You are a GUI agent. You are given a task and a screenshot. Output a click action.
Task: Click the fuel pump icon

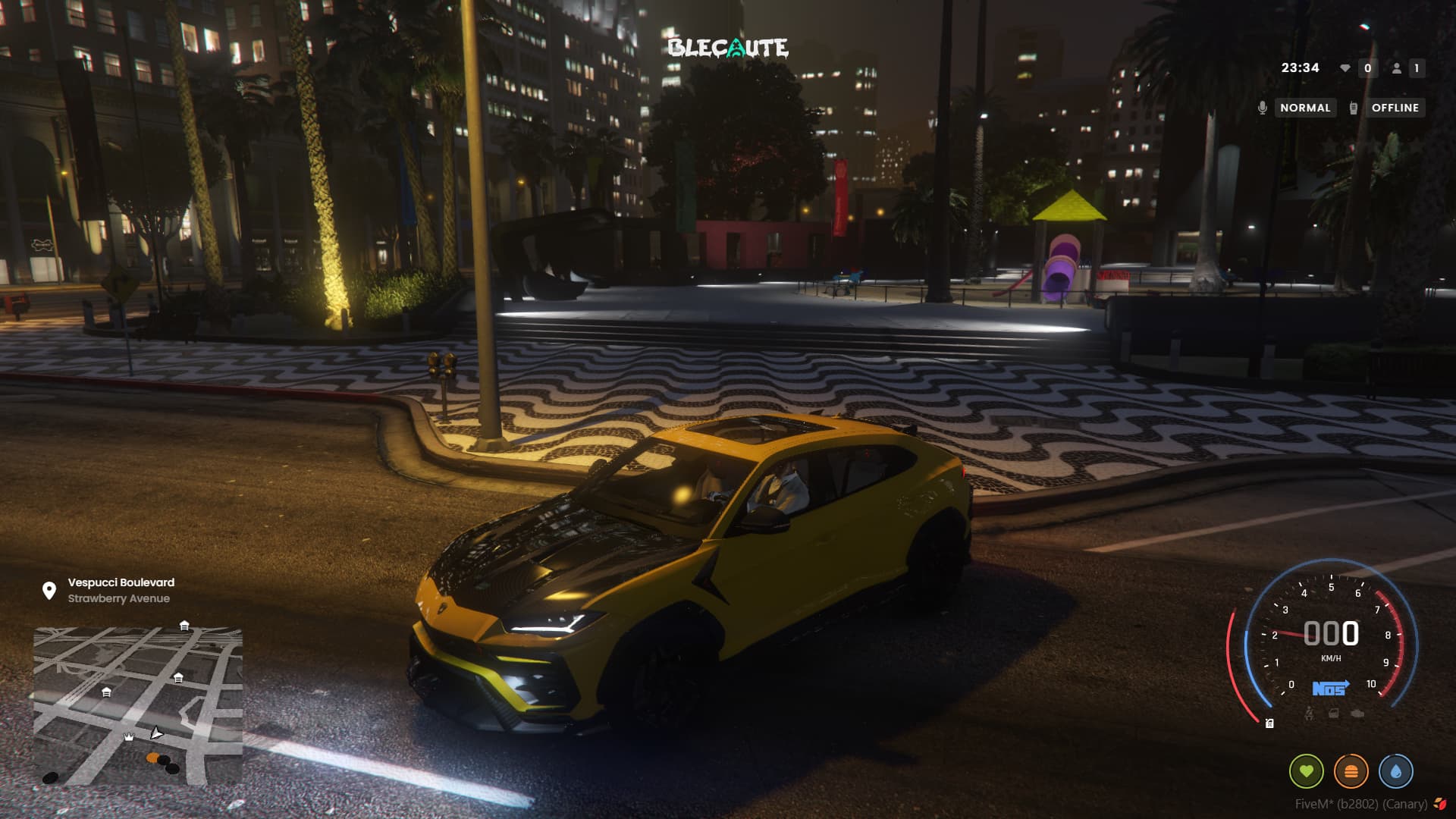(x=1269, y=723)
